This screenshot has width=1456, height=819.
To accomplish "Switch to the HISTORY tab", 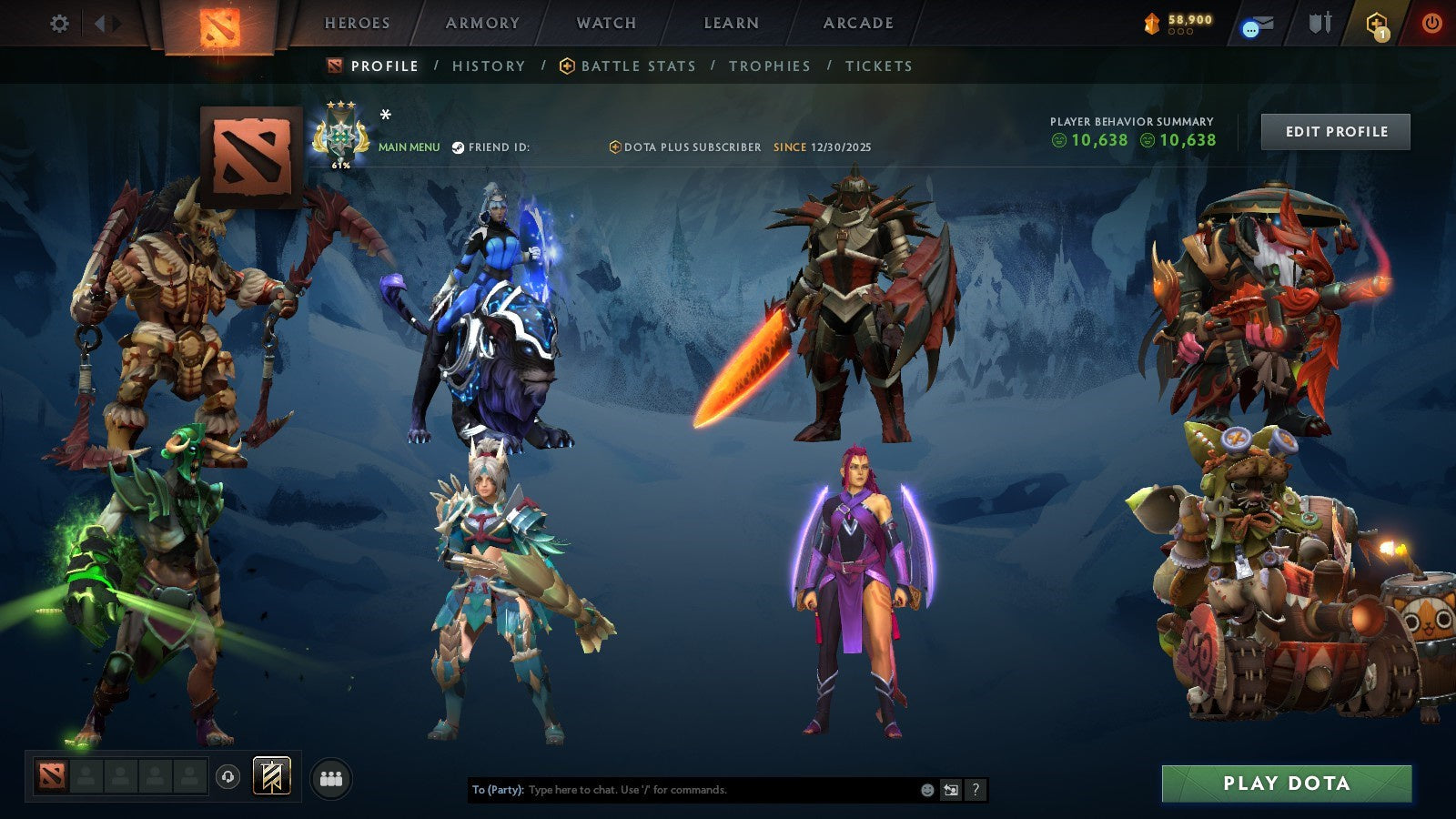I will point(489,66).
